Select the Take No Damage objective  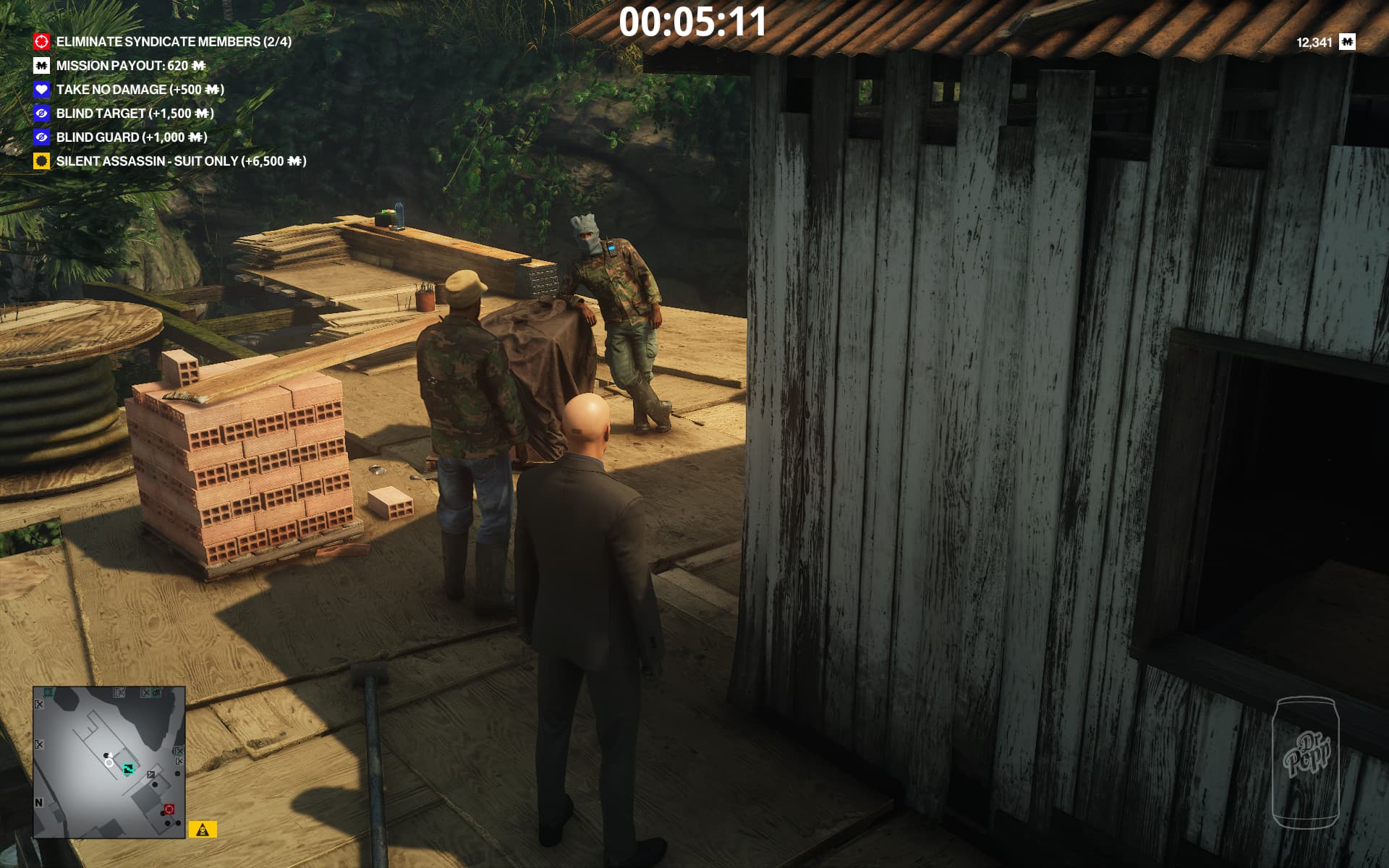[140, 90]
